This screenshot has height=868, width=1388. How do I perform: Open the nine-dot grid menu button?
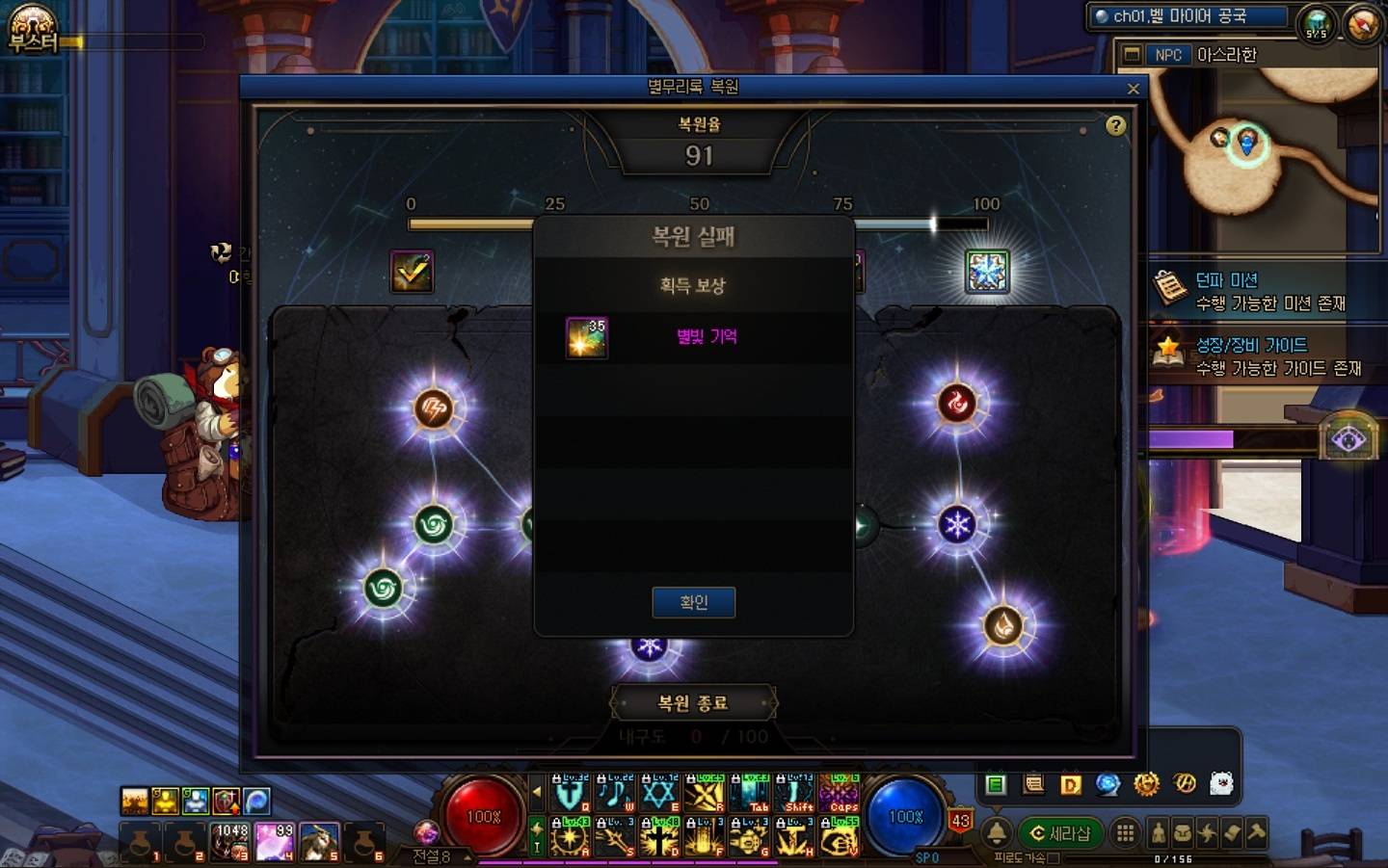(x=1125, y=833)
